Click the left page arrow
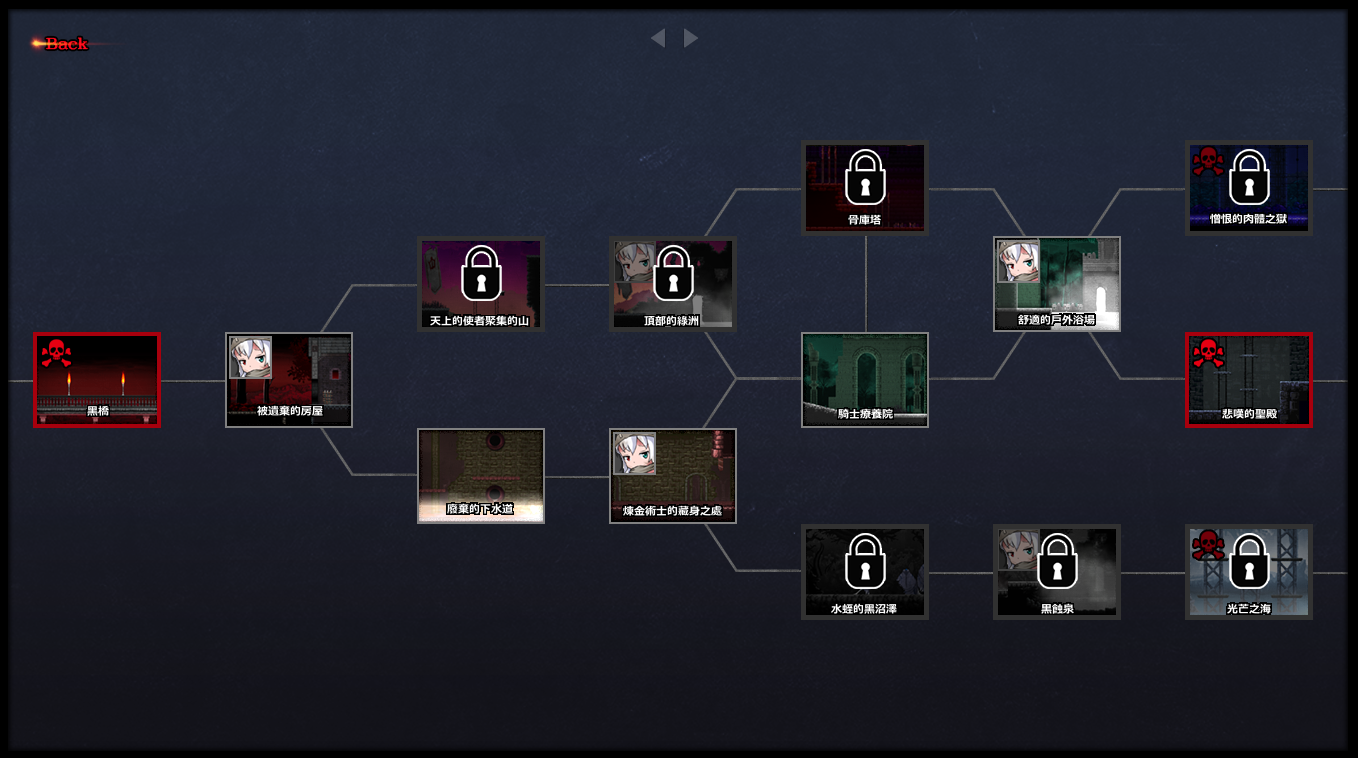 pos(657,38)
